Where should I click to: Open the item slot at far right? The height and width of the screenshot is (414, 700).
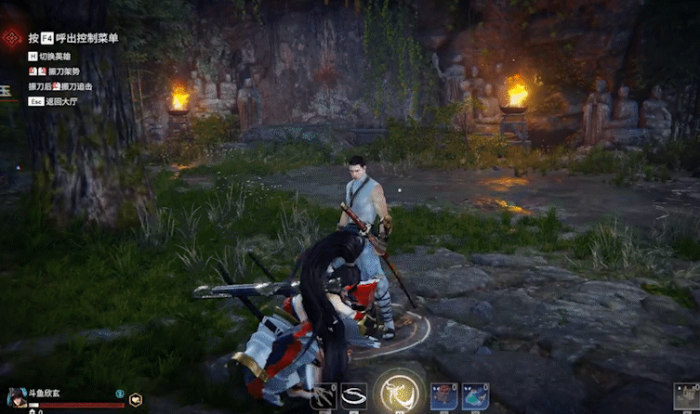(x=687, y=397)
